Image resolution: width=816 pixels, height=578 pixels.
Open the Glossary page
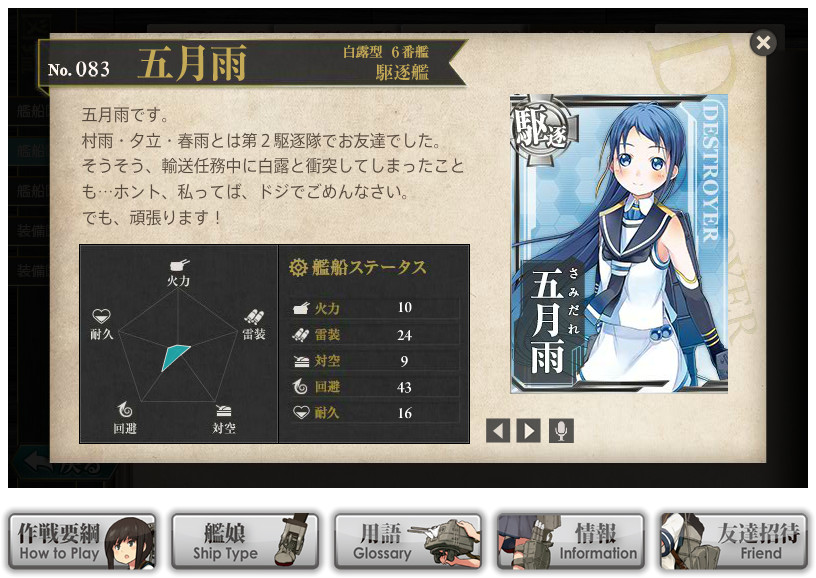408,541
